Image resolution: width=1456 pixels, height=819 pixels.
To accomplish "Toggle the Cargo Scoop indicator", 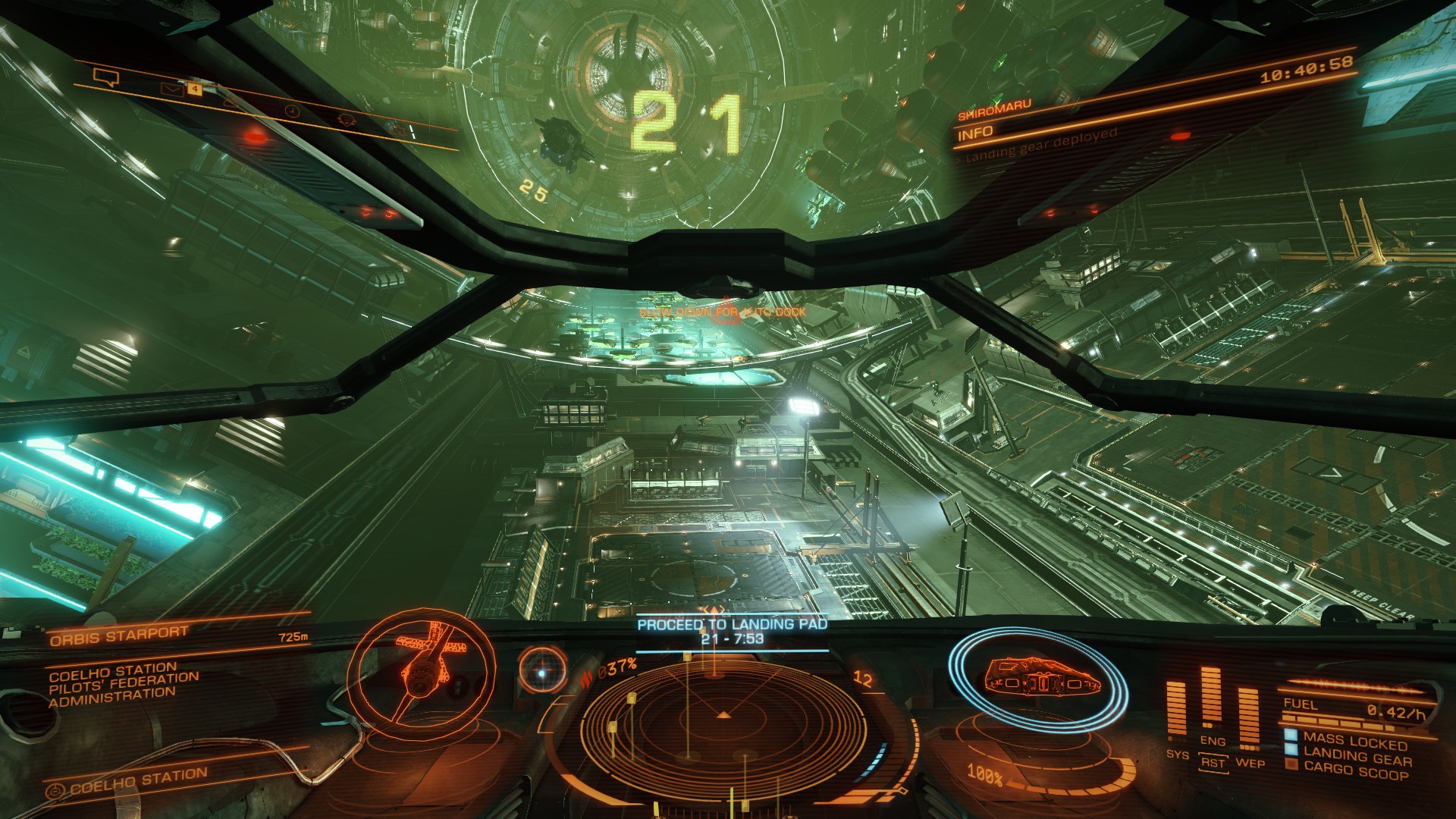I will coord(1354,772).
